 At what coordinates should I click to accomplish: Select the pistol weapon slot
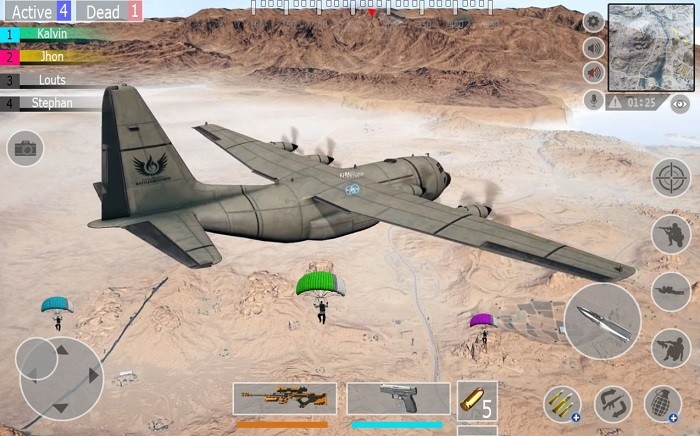tap(398, 398)
